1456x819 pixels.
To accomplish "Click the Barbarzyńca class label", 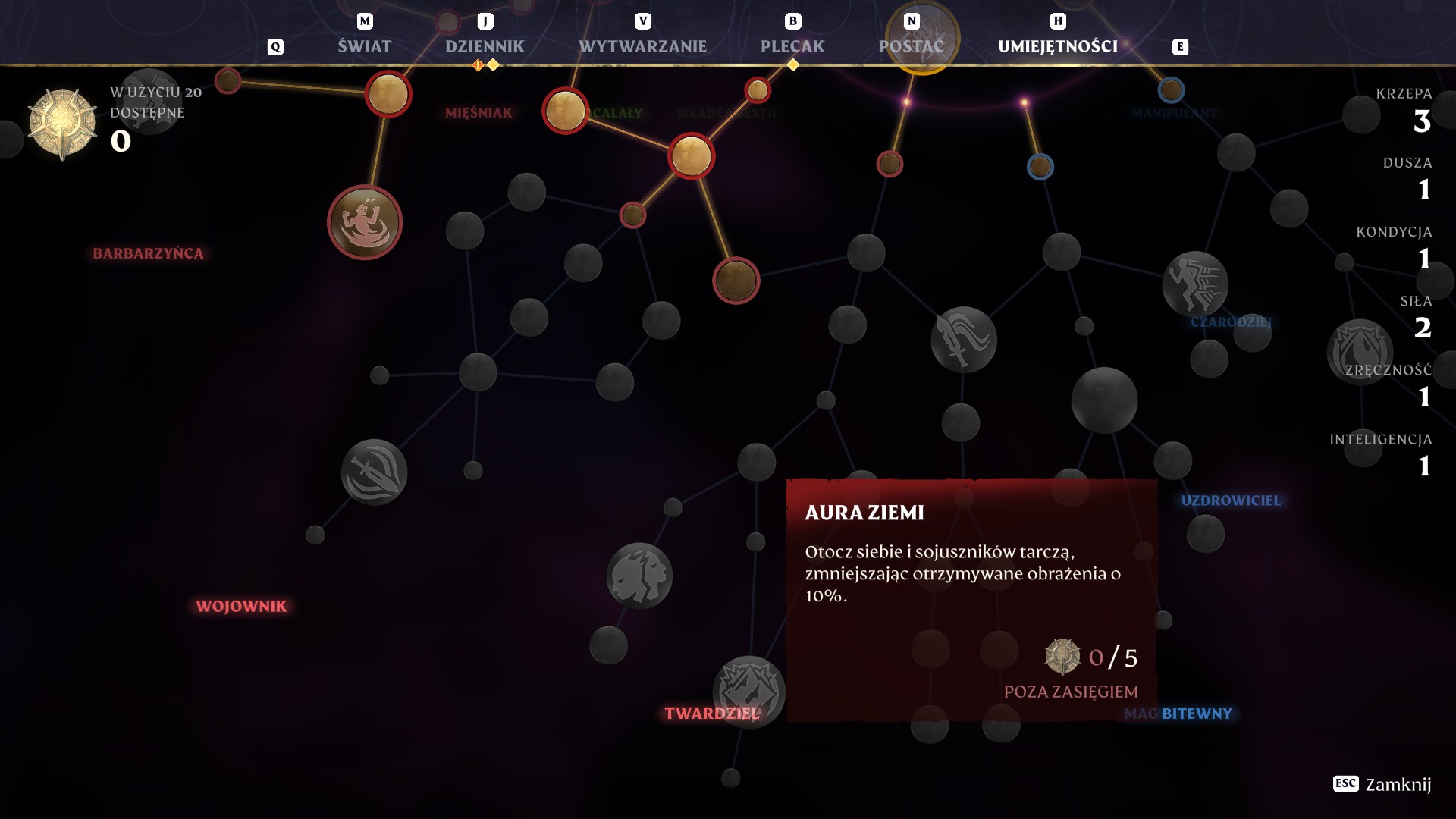I will tap(148, 253).
